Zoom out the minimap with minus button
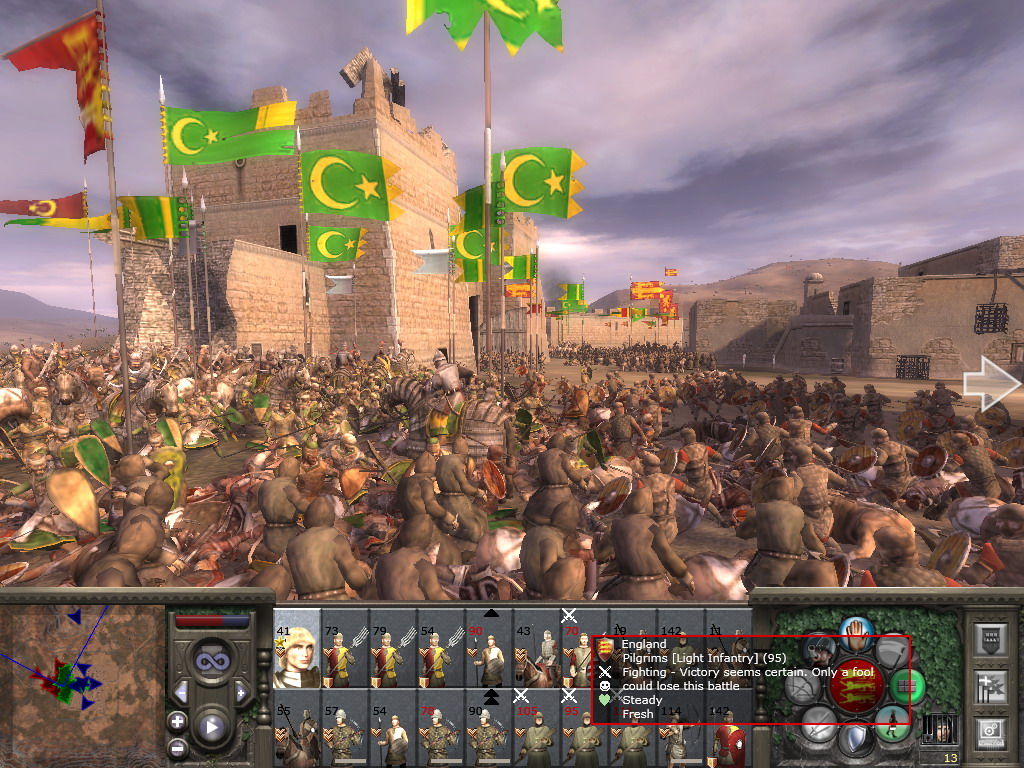This screenshot has height=768, width=1024. click(177, 747)
